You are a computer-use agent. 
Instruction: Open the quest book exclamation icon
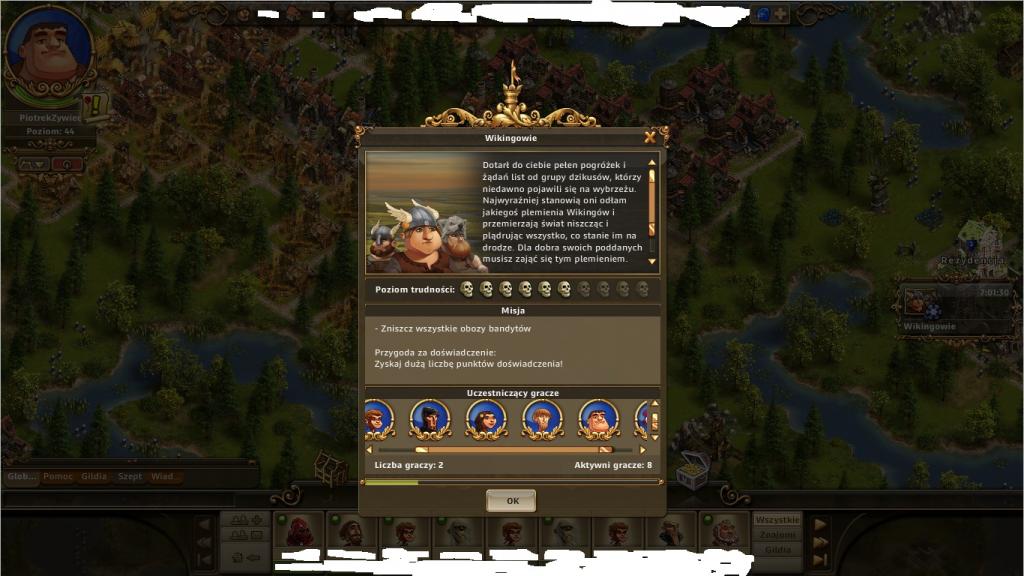tap(97, 105)
